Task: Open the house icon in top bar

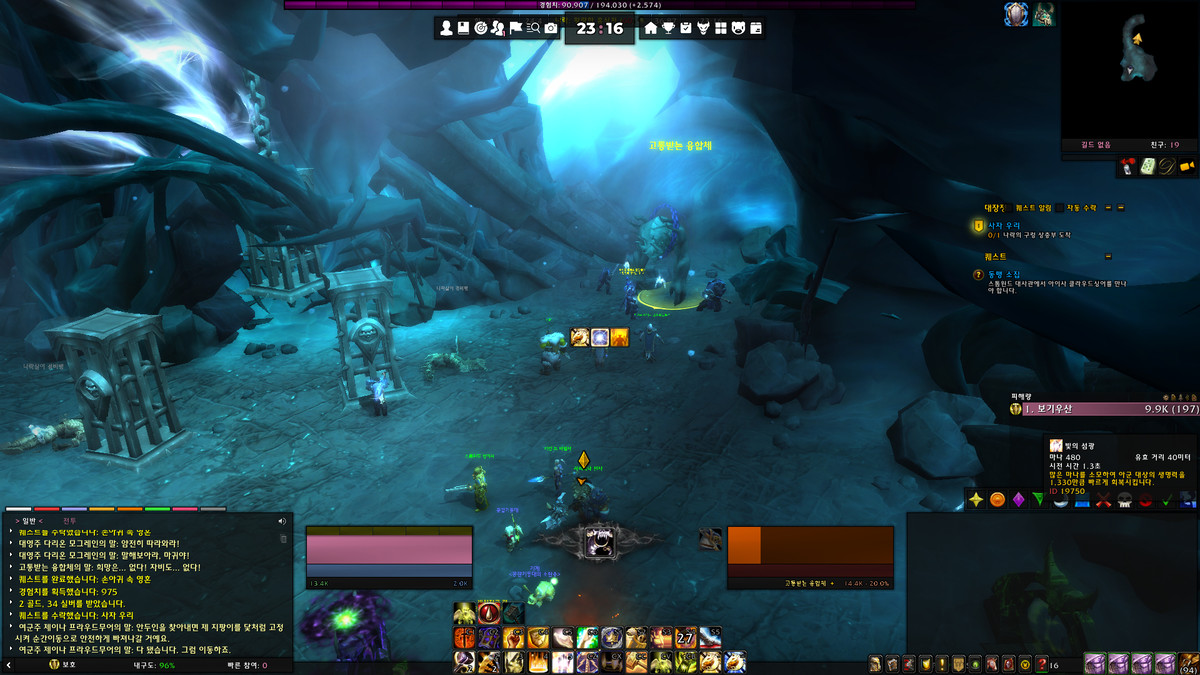Action: (x=651, y=28)
